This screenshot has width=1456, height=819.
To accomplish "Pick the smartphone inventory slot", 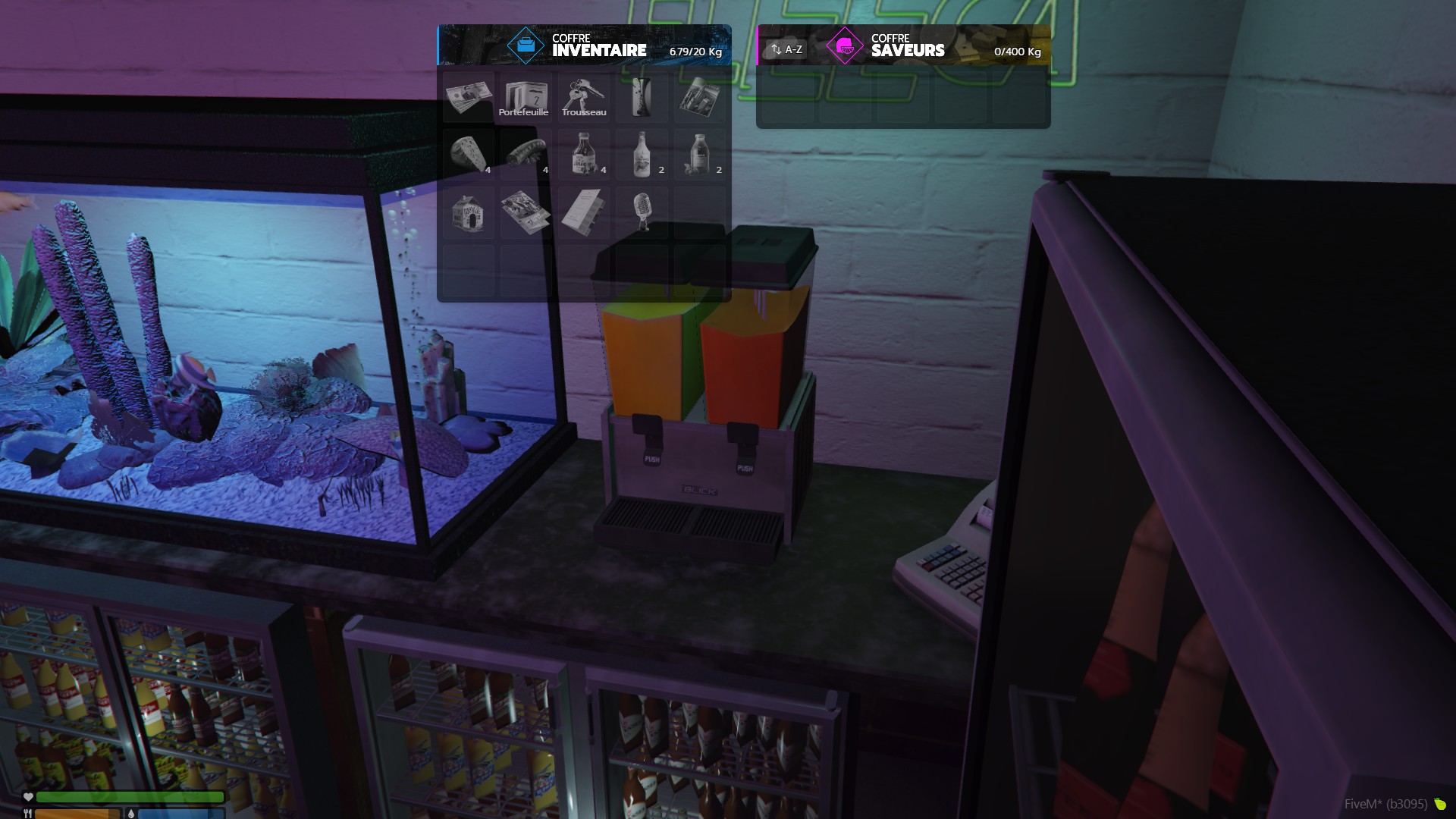I will [x=642, y=97].
